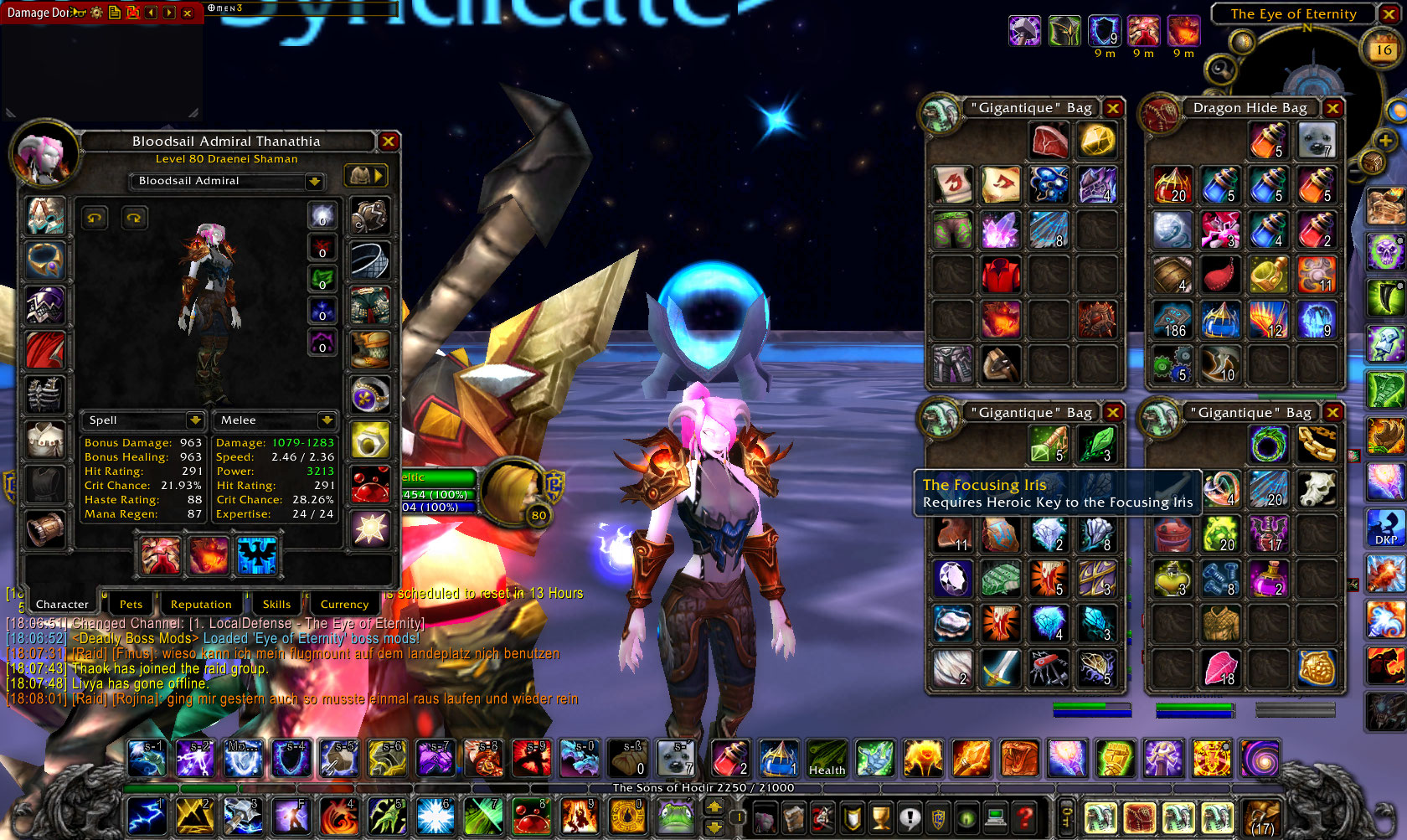1407x840 pixels.
Task: Close the Damage Done meter window
Action: (x=188, y=13)
